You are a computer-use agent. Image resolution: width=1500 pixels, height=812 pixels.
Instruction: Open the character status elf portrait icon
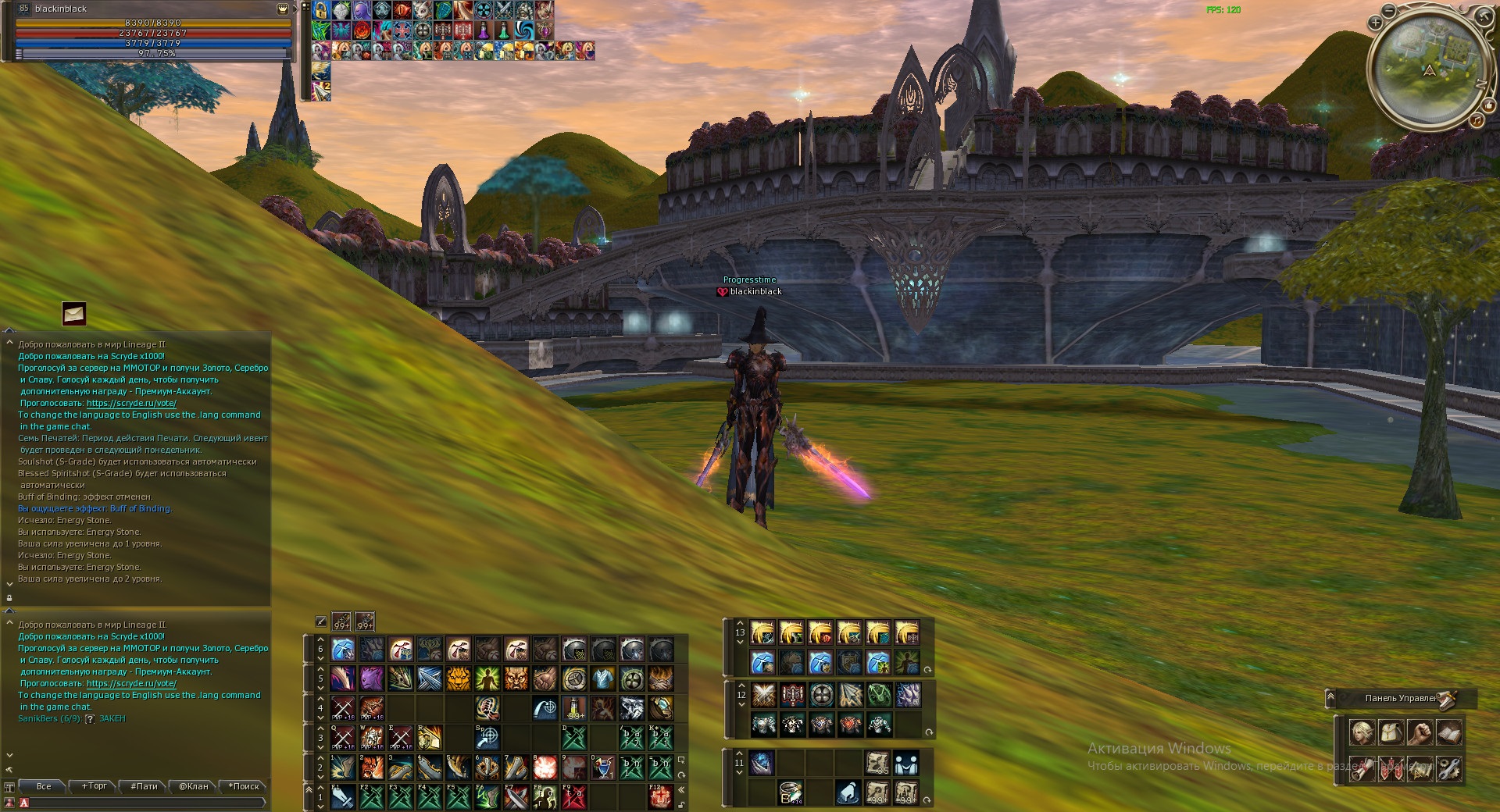point(1362,734)
